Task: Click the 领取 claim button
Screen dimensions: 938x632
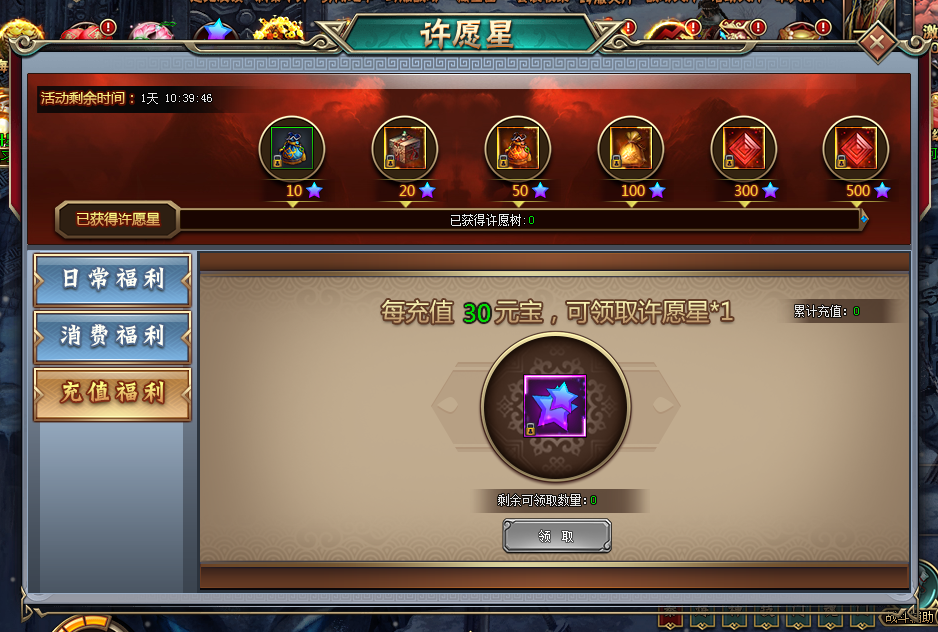Action: tap(556, 536)
